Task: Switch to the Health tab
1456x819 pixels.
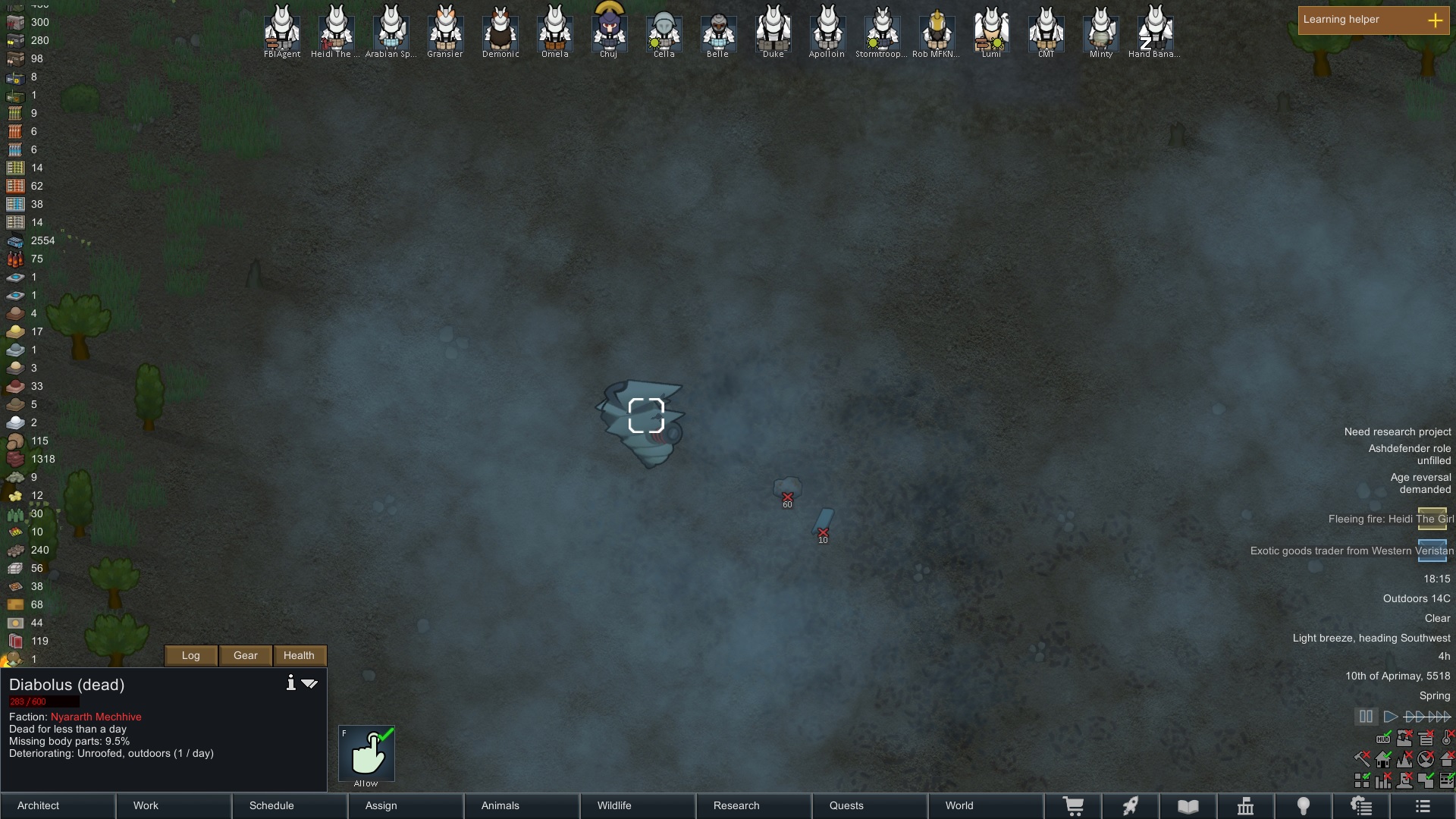Action: [x=299, y=655]
